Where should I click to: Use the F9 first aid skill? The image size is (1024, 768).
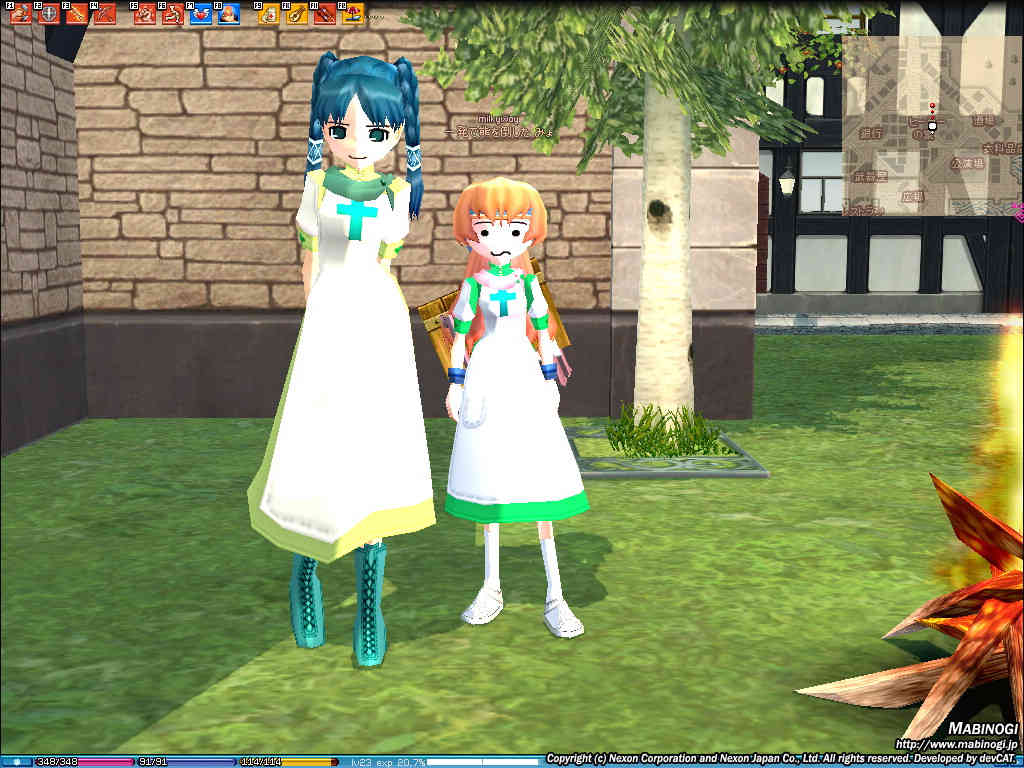268,14
